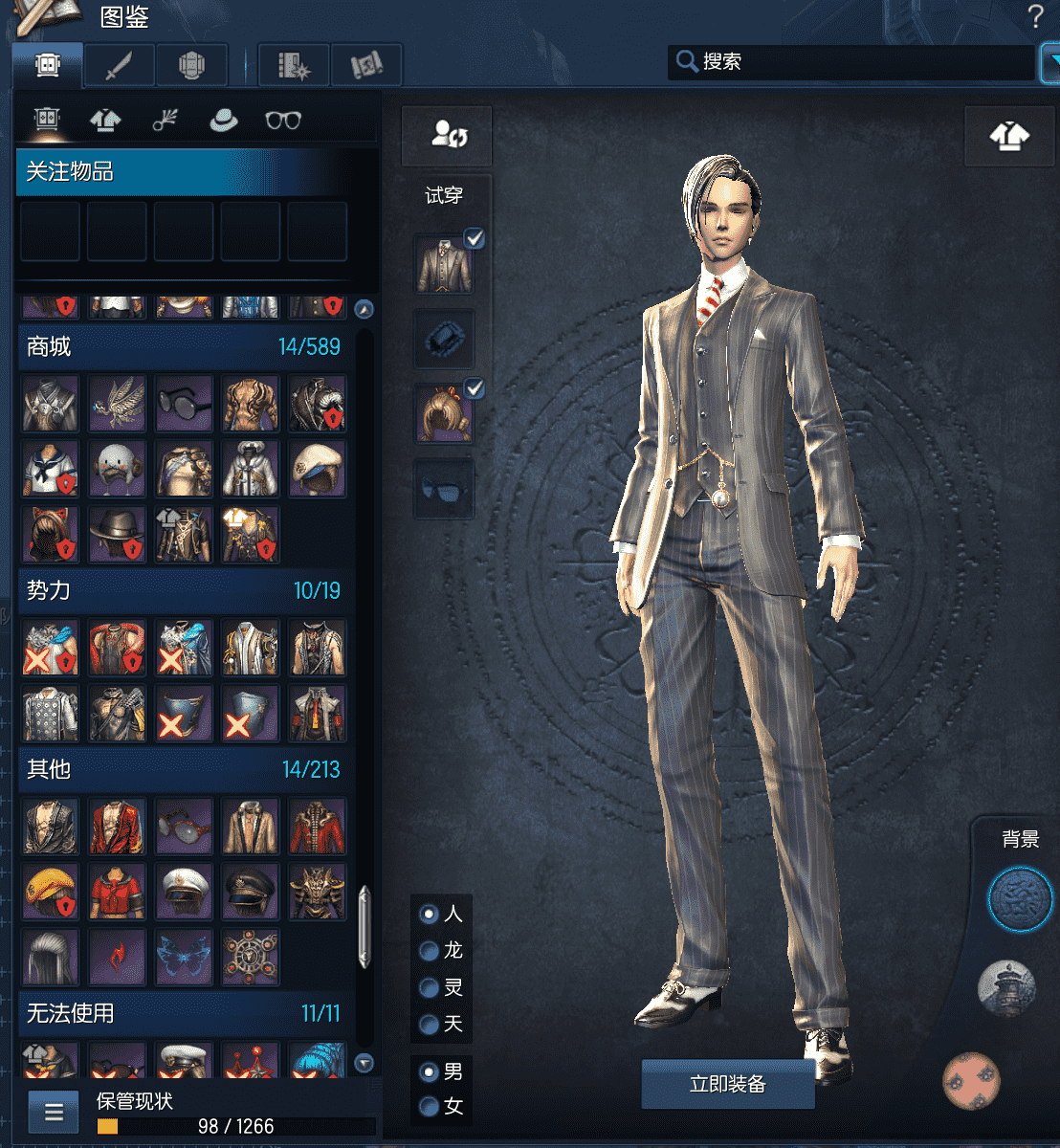The image size is (1060, 1148).
Task: Open the help question mark
Action: [x=1034, y=16]
